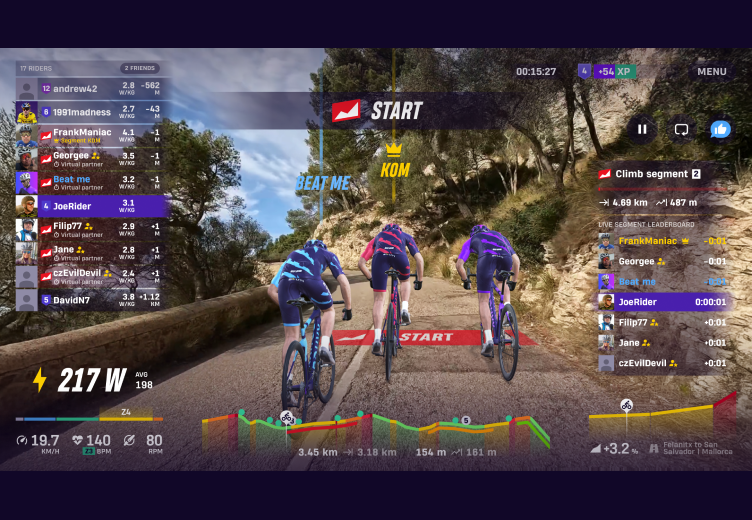Pause the ride

click(642, 129)
